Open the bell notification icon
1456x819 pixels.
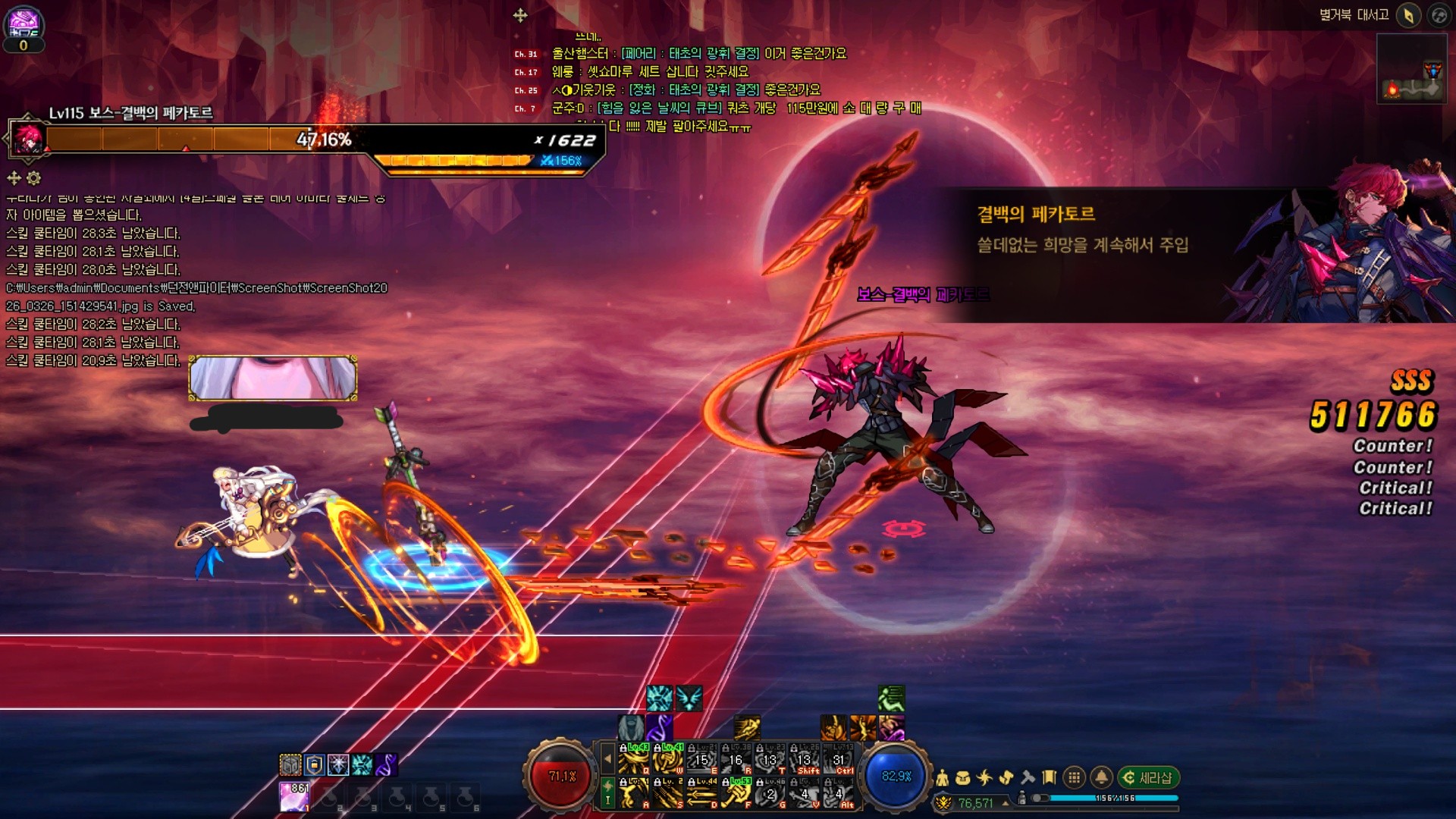1101,777
